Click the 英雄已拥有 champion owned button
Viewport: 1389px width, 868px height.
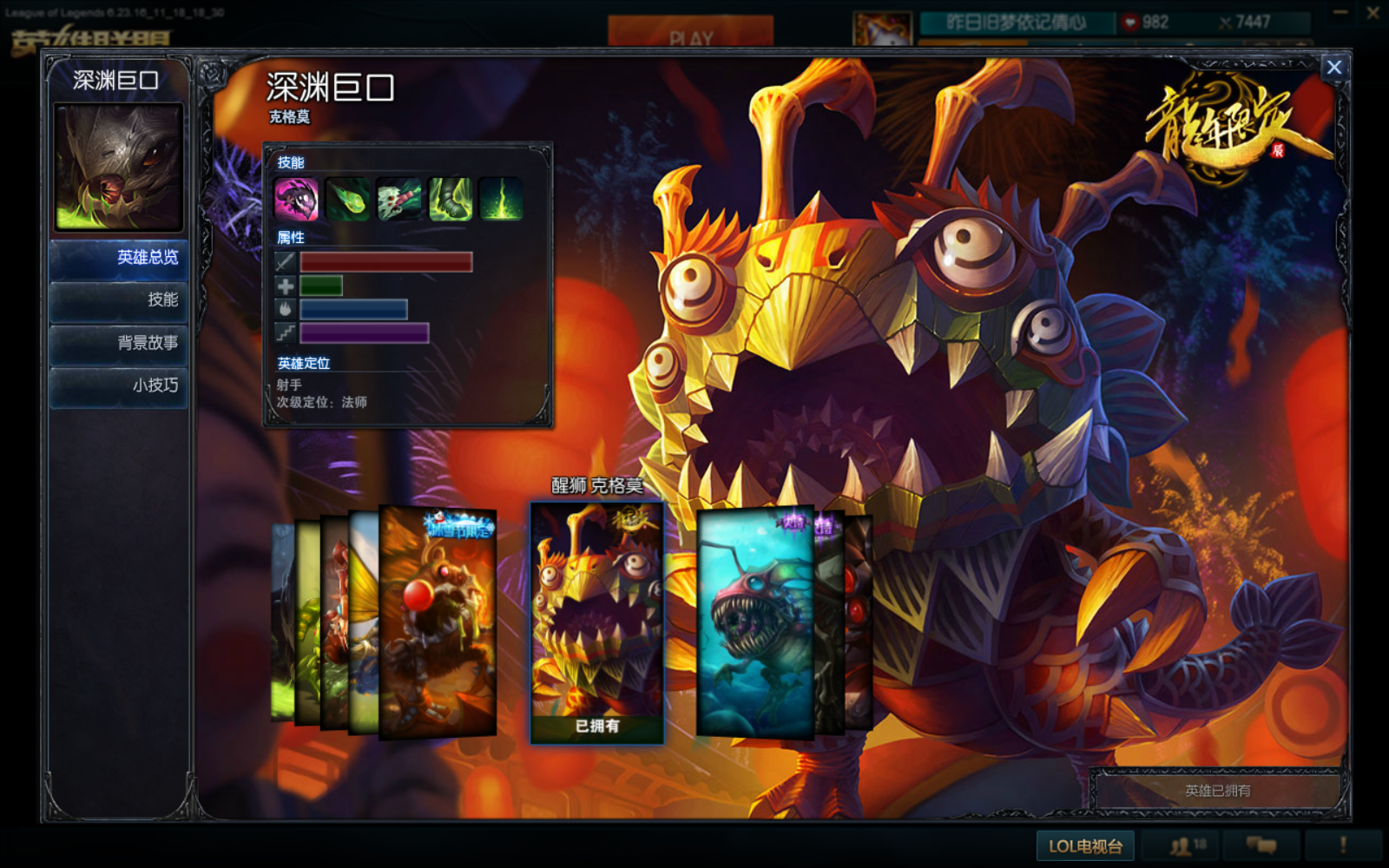point(1217,791)
